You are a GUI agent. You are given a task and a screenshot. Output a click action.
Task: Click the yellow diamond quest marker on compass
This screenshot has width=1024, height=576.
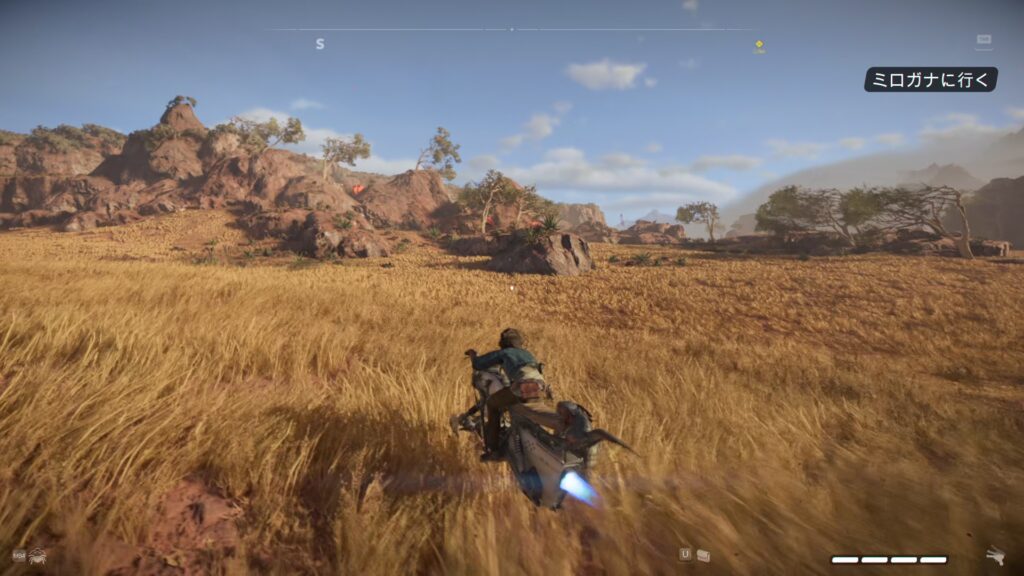[x=759, y=44]
